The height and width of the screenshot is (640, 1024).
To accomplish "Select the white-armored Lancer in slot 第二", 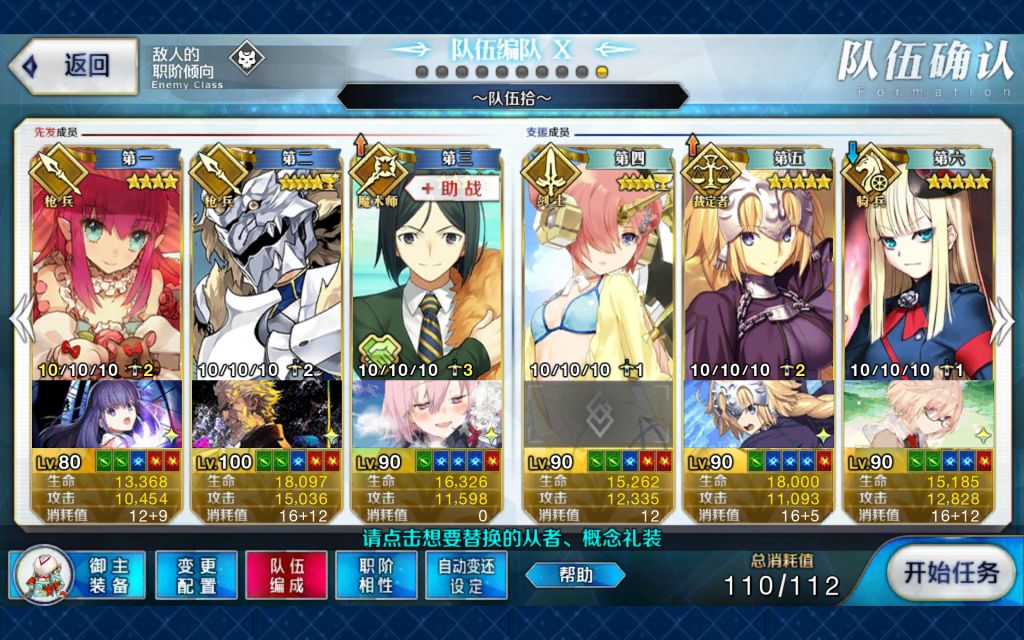I will [267, 270].
